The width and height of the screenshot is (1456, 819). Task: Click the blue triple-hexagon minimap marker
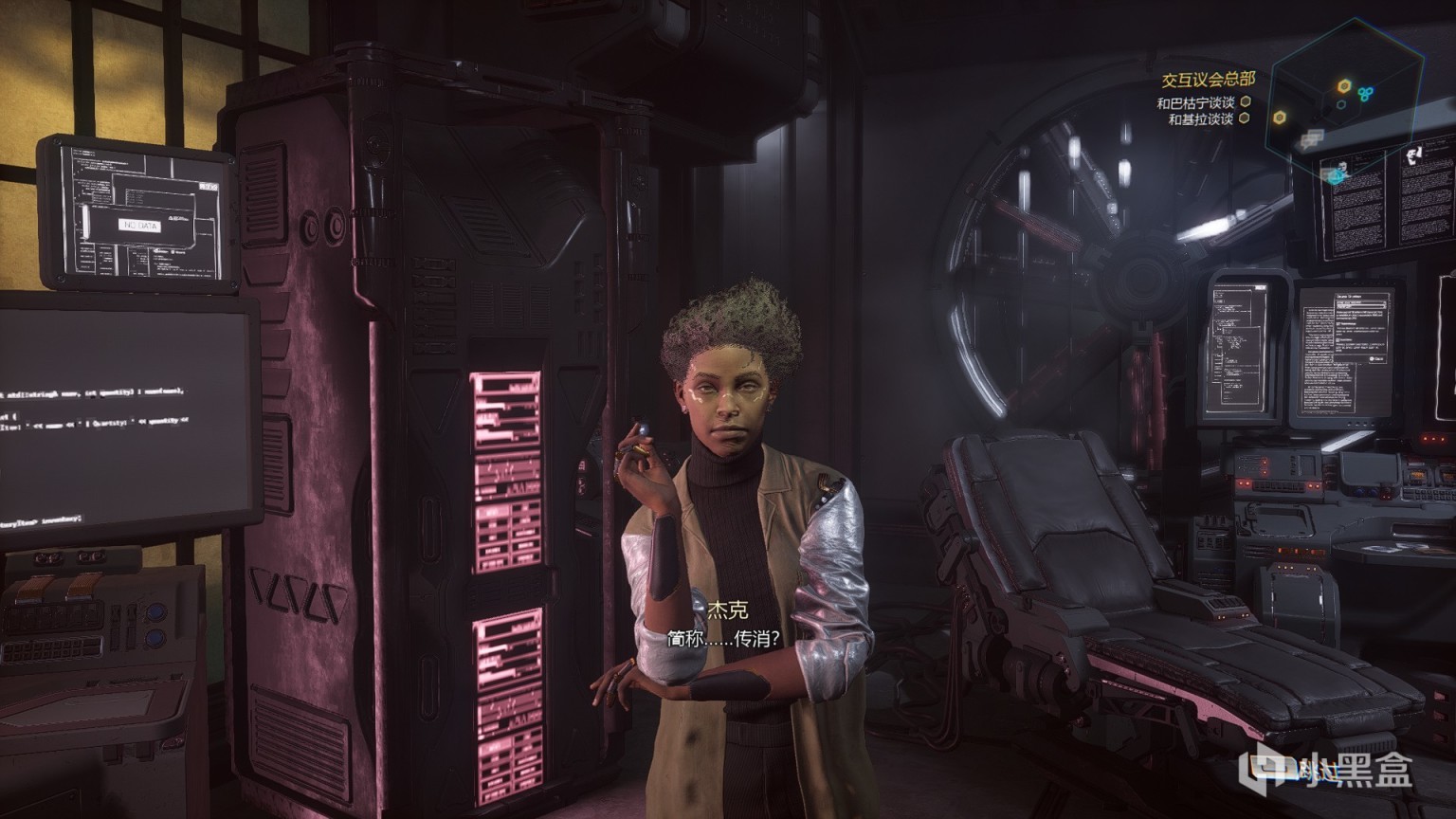(x=1366, y=92)
